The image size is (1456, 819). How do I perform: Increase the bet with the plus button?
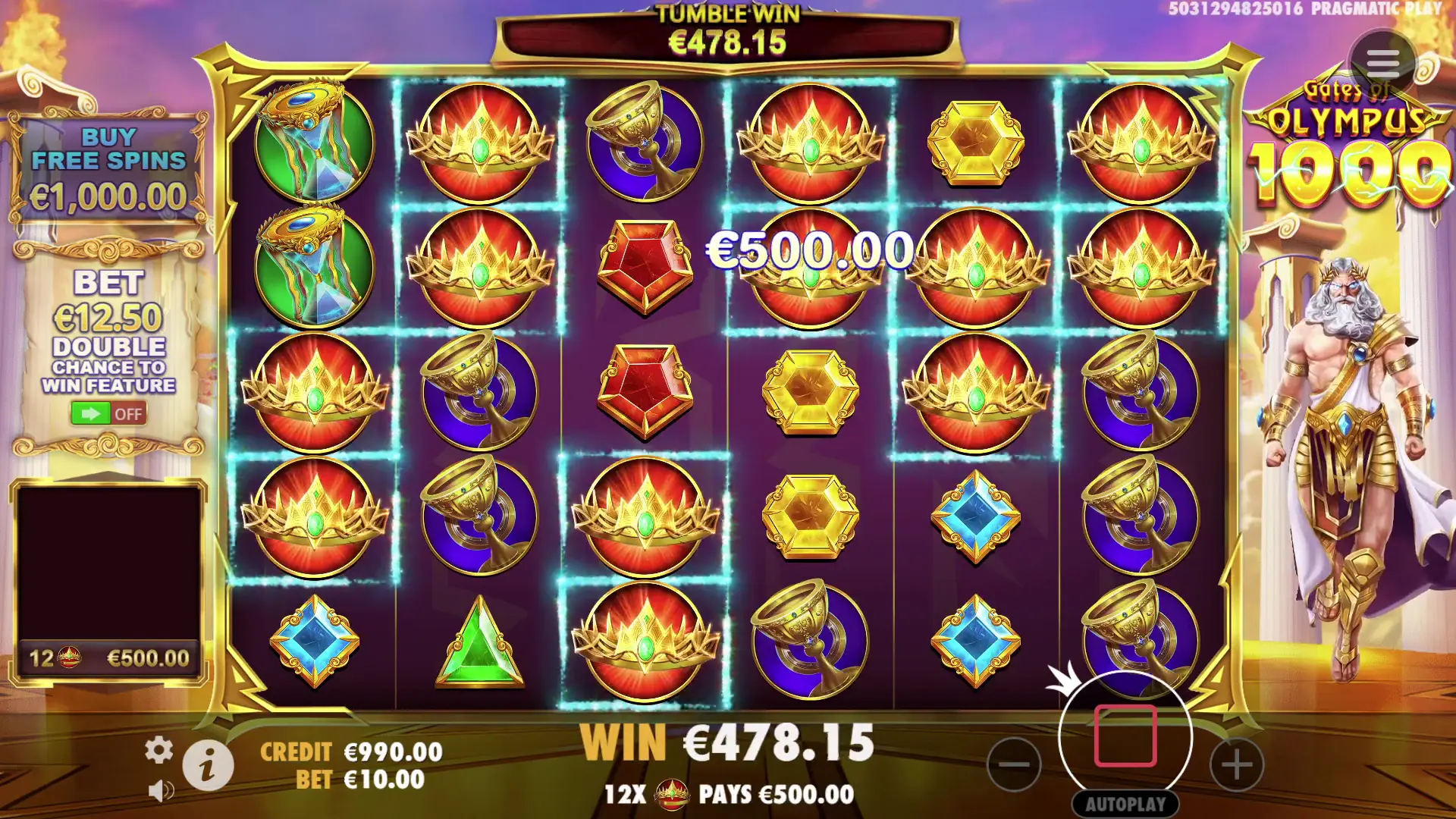pos(1236,764)
